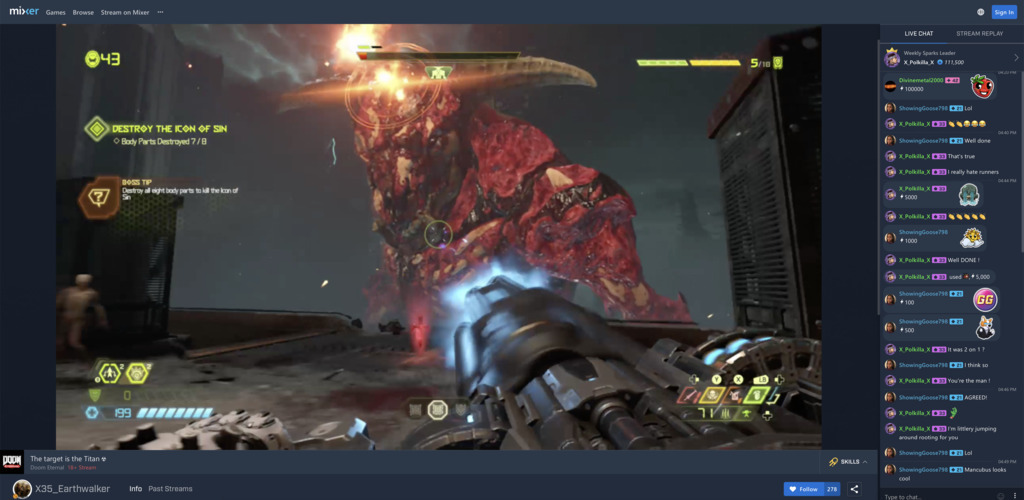
Task: Switch to the Stream Replay tab
Action: pos(978,33)
